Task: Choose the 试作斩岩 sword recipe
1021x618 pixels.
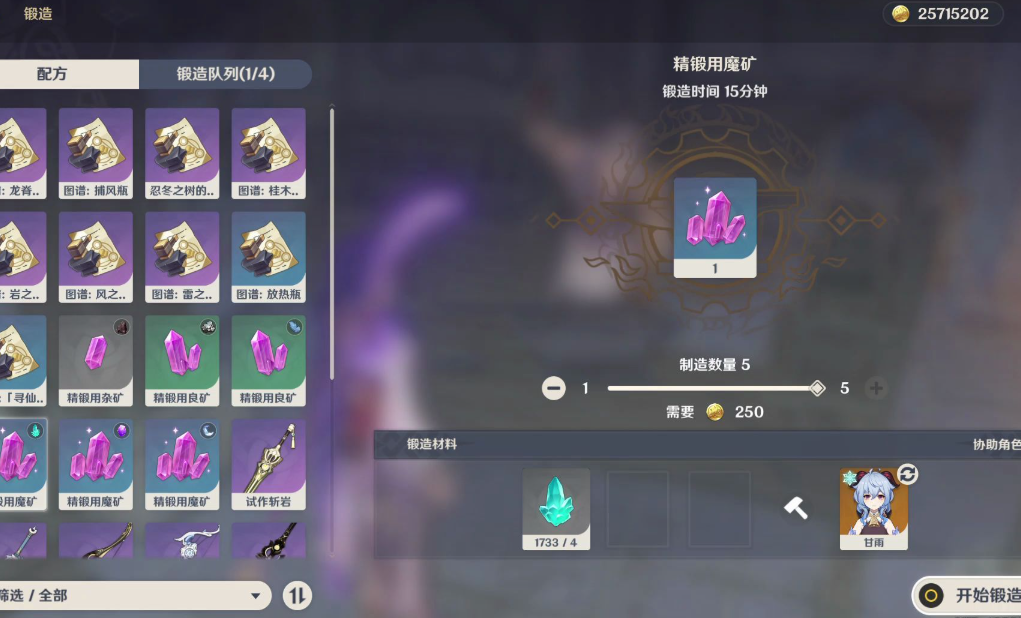Action: click(x=268, y=464)
